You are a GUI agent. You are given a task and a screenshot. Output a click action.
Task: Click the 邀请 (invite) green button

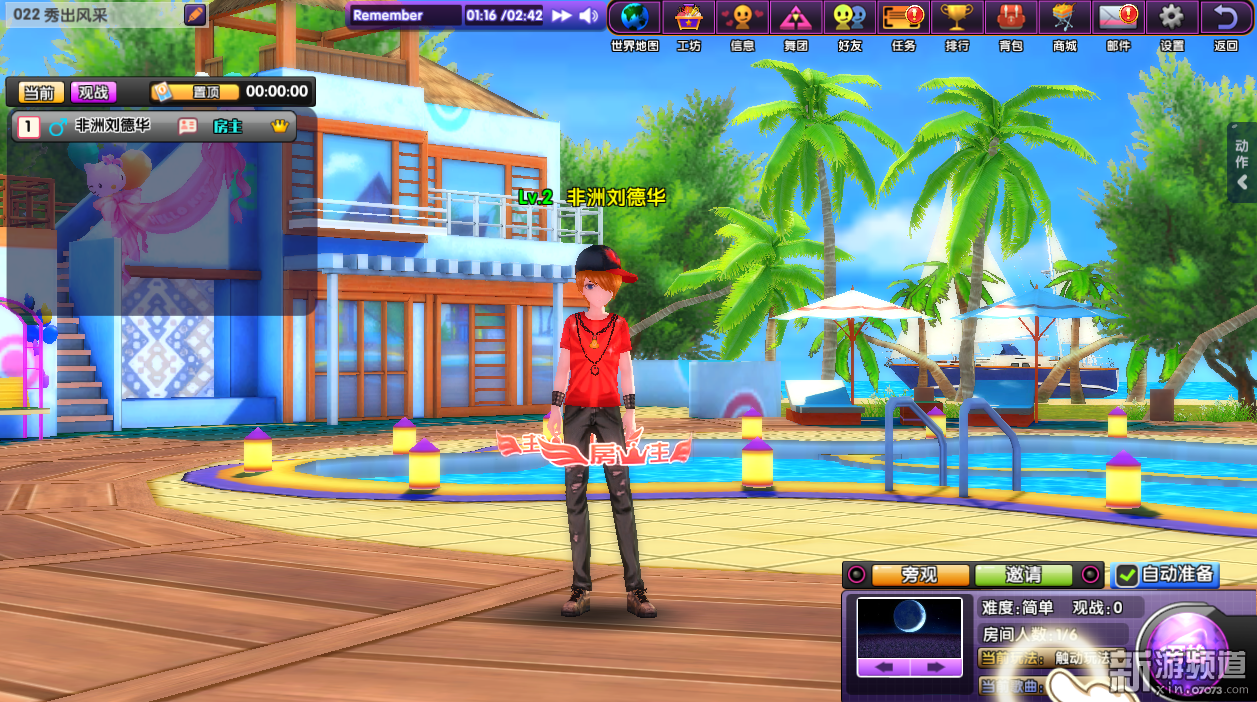click(1023, 575)
